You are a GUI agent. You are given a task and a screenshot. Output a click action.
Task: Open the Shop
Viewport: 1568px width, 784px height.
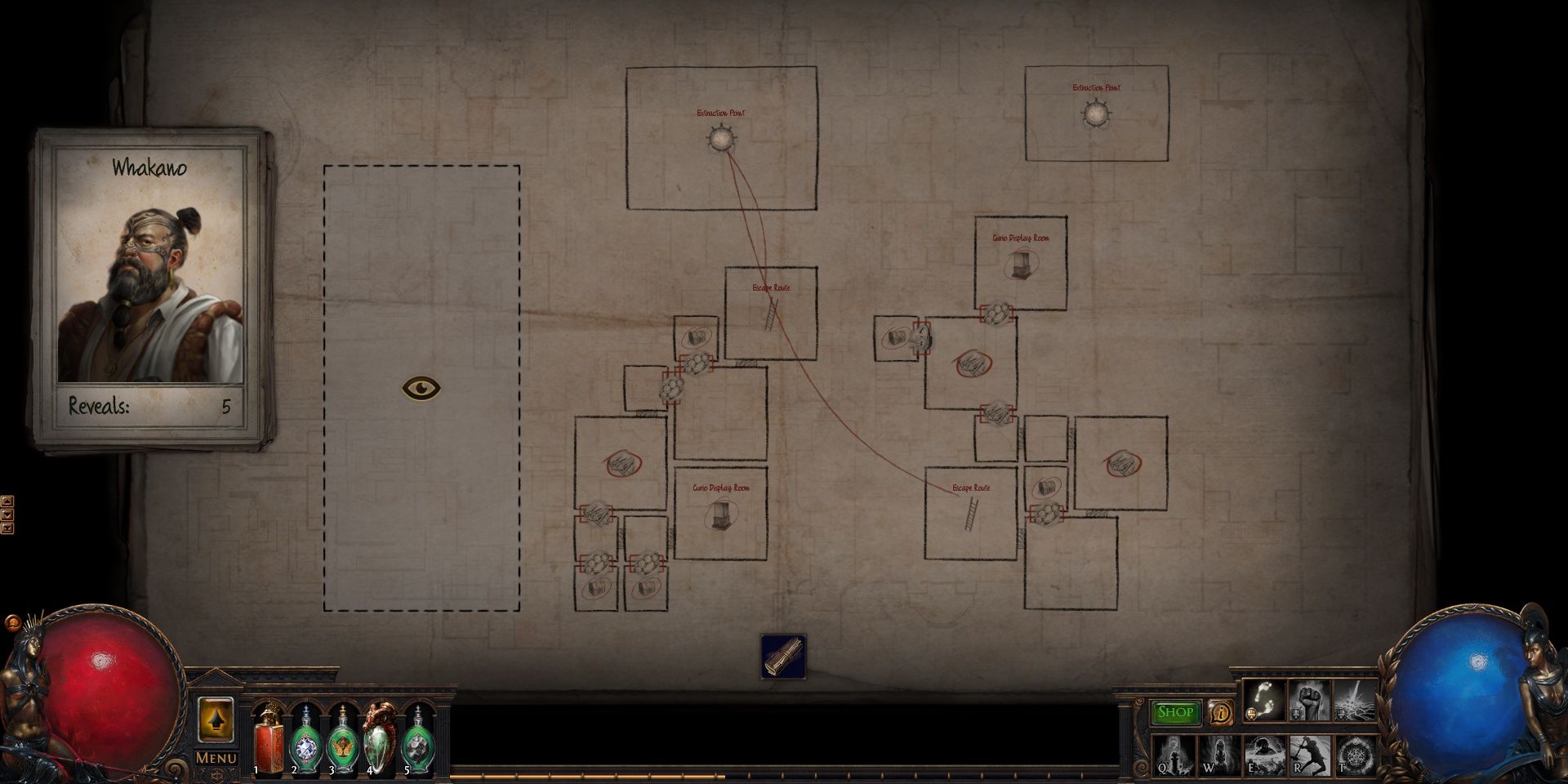(x=1175, y=712)
